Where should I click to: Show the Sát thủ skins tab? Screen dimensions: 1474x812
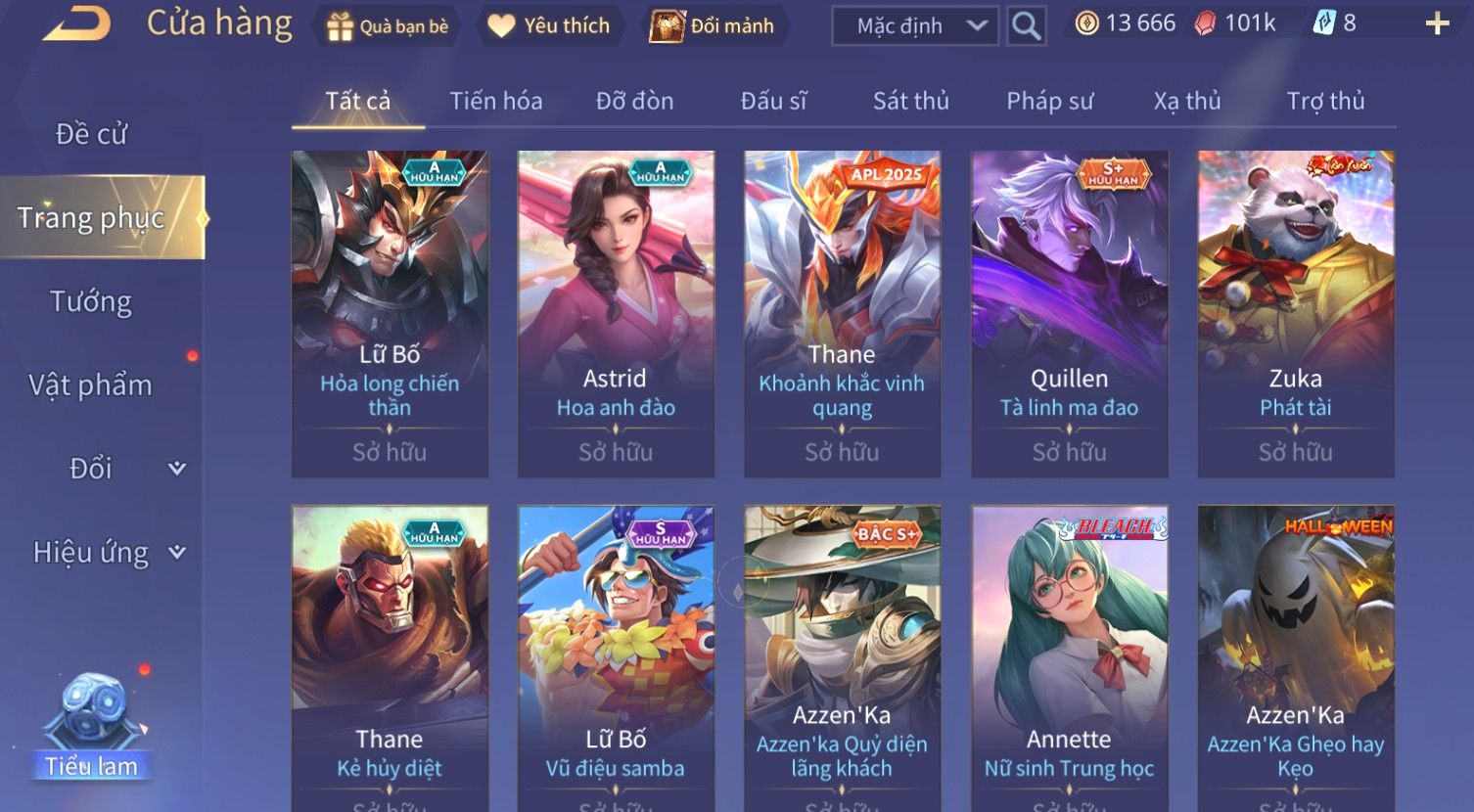910,101
